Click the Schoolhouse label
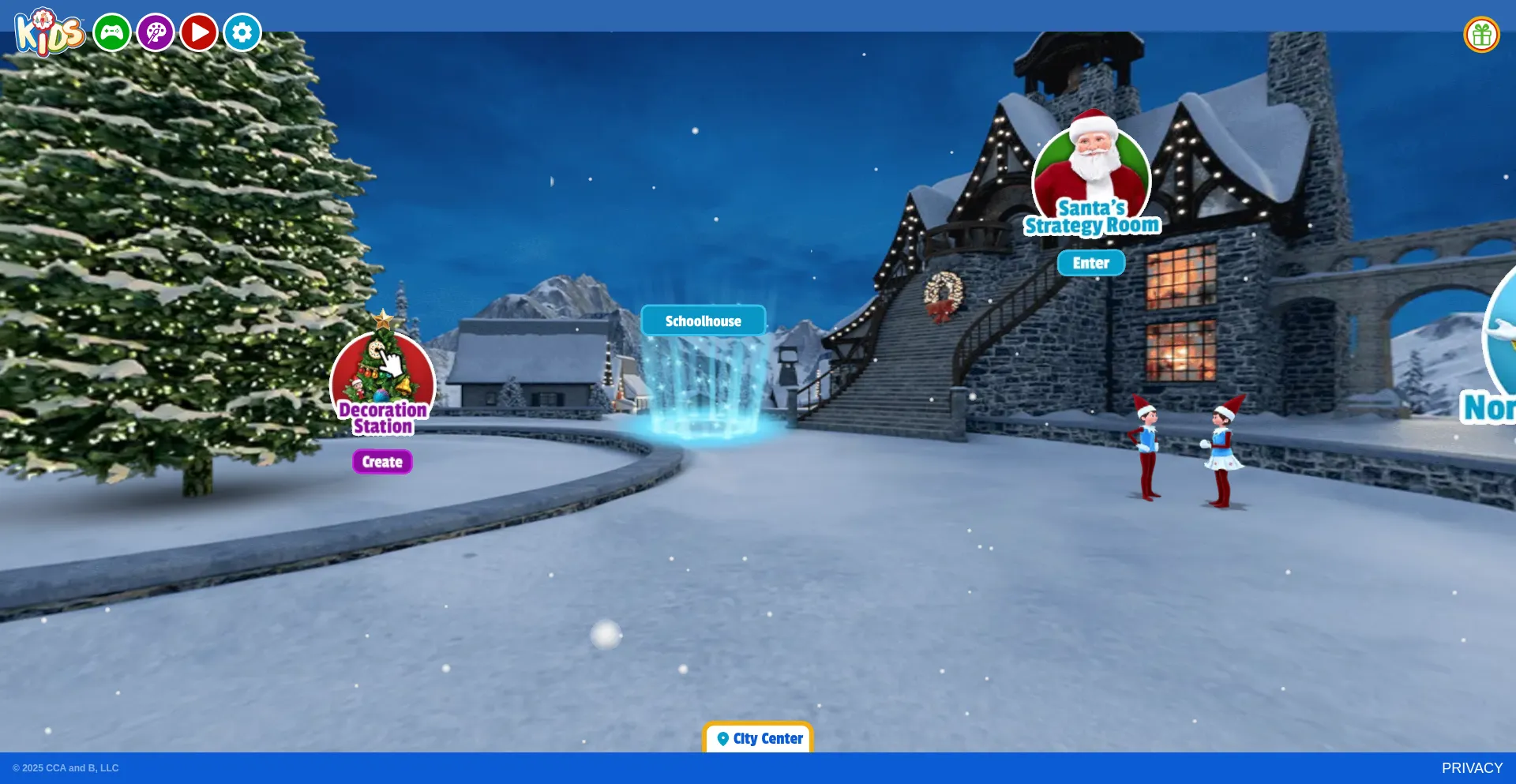 (x=703, y=321)
